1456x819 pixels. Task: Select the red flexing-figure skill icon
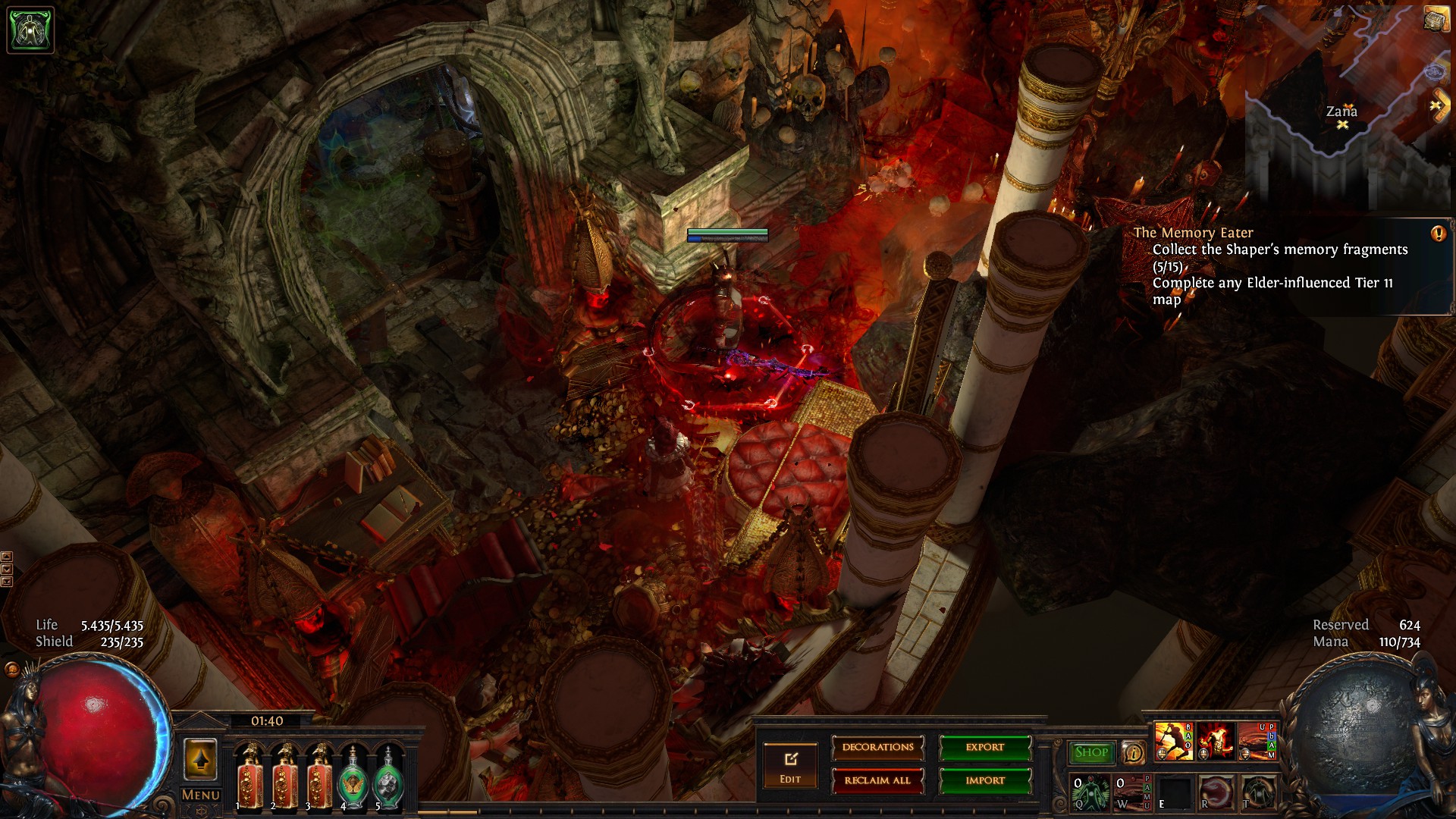pyautogui.click(x=1215, y=741)
